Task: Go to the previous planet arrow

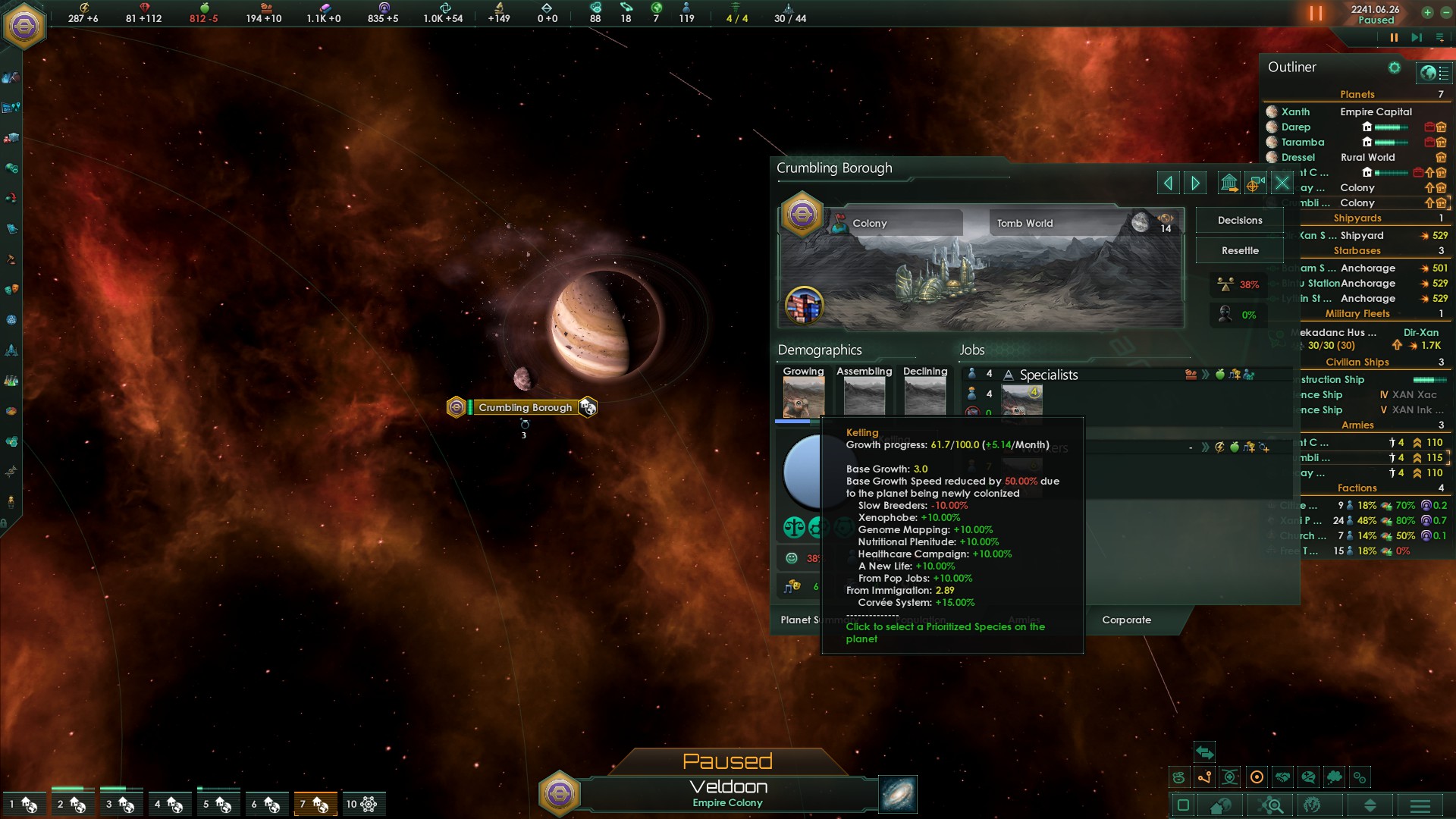Action: point(1169,183)
